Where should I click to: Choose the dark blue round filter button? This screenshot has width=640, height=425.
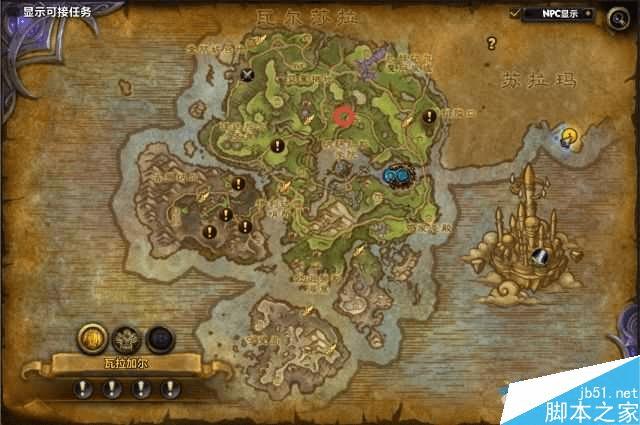point(159,338)
